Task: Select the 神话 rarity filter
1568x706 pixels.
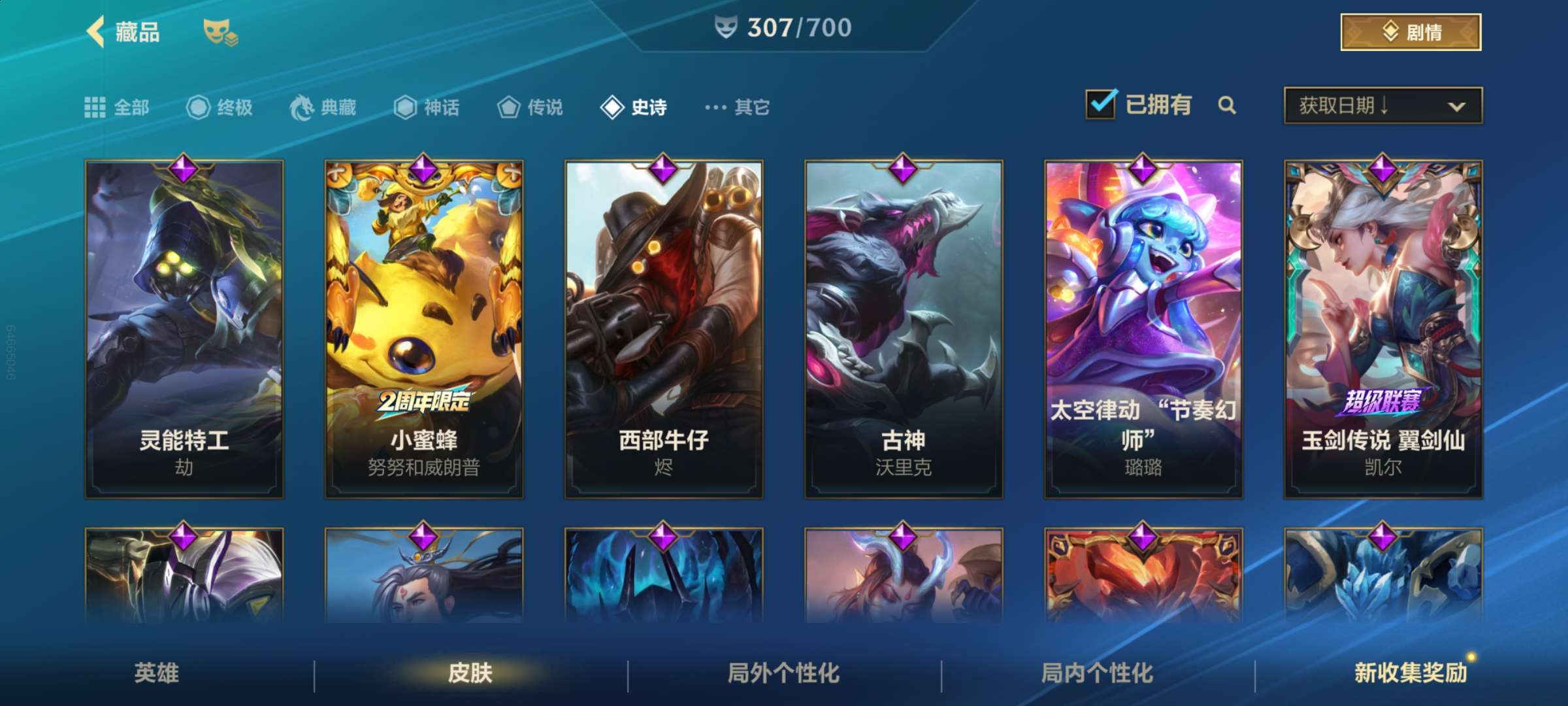Action: tap(427, 107)
